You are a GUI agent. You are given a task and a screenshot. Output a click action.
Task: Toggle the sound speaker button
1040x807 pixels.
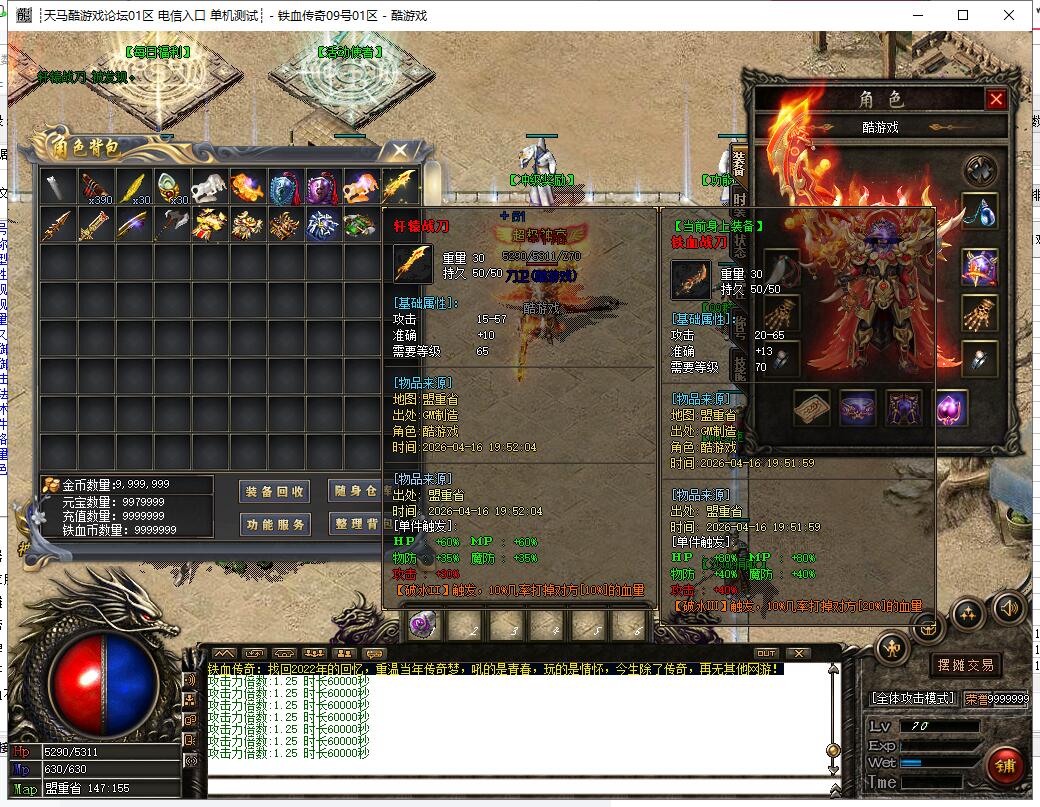click(x=1009, y=607)
